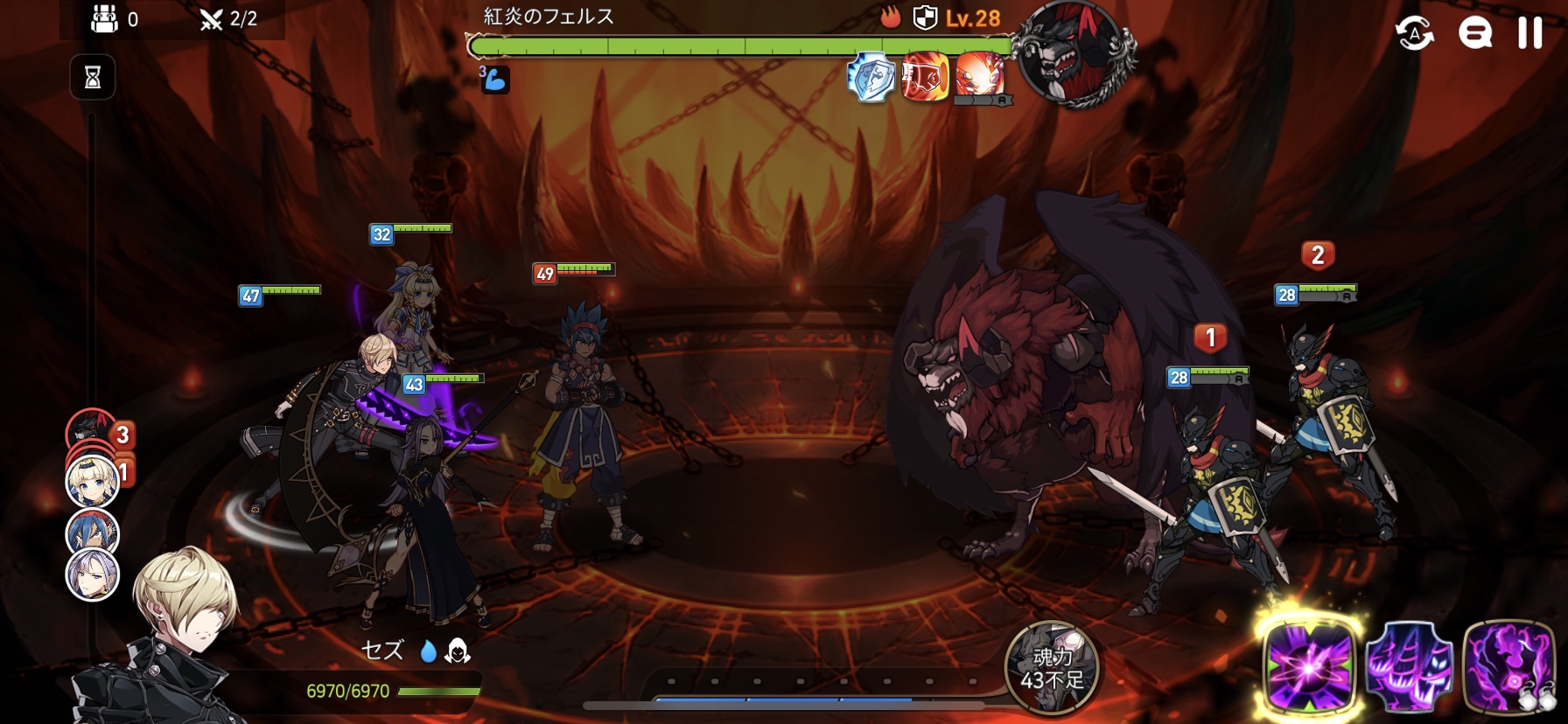This screenshot has width=1568, height=724.
Task: Inspect the red fist boss skill icon
Action: coord(925,78)
